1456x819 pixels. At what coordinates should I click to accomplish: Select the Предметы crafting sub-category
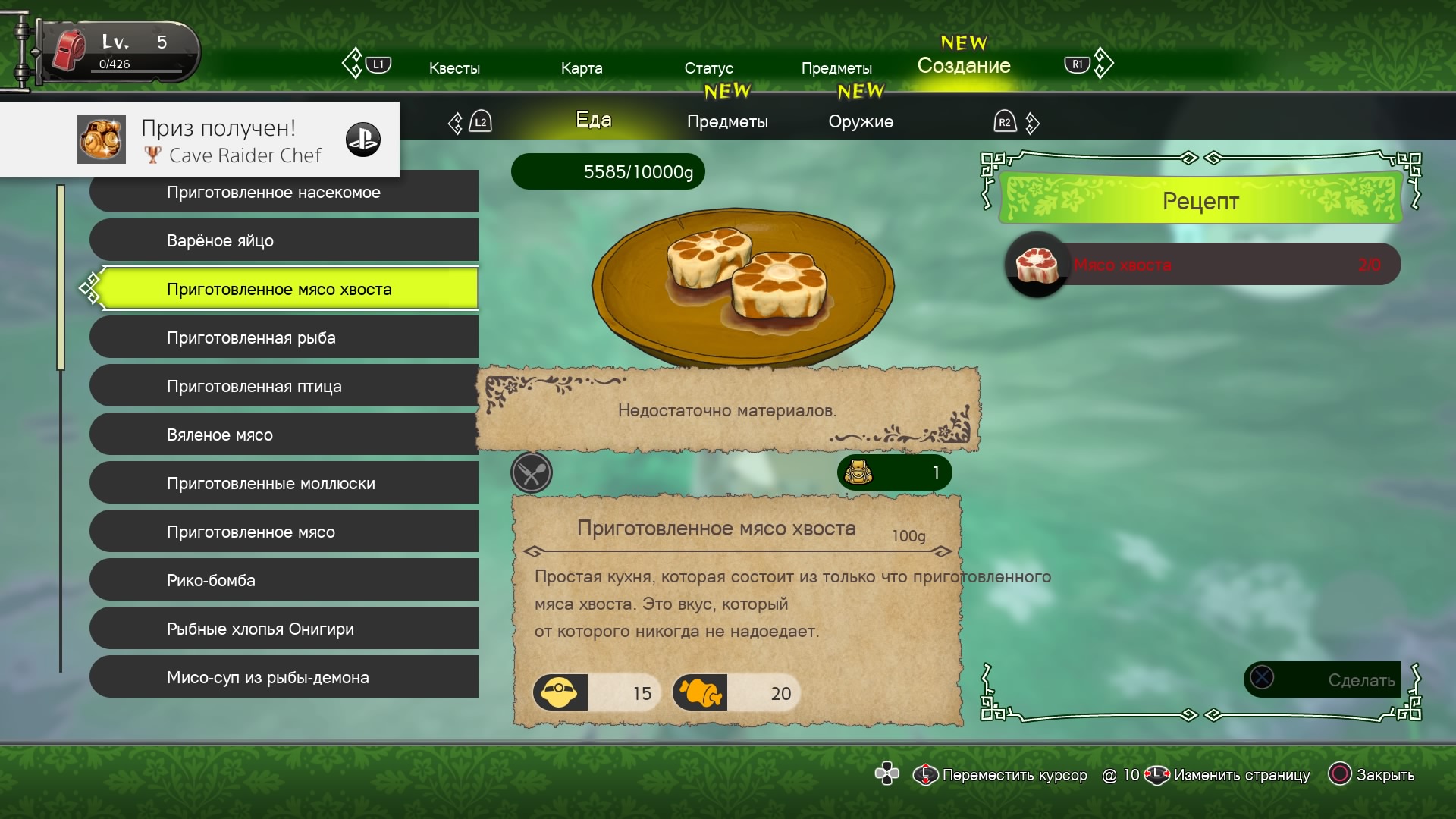click(727, 121)
